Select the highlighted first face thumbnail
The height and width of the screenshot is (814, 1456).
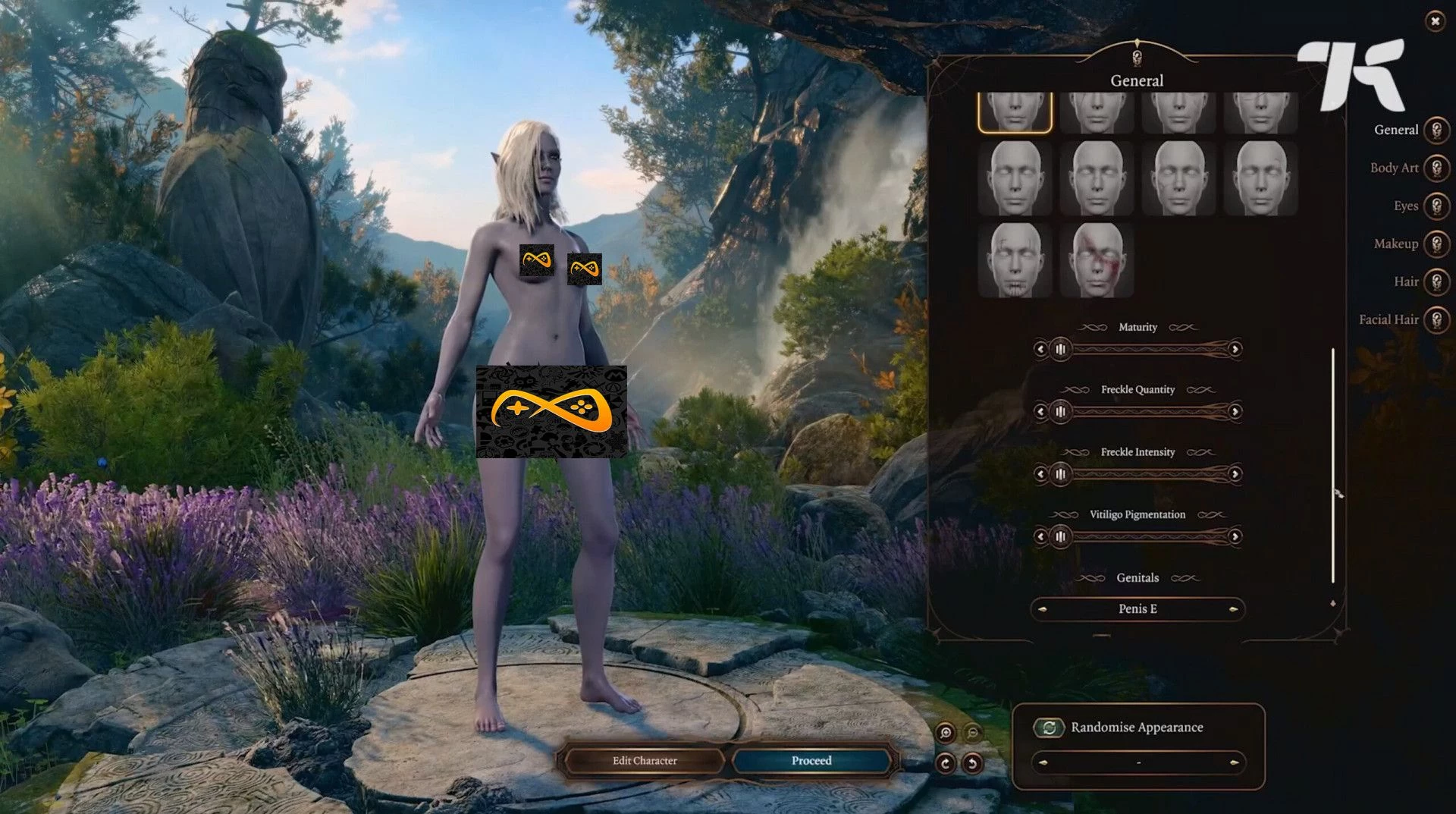(x=1015, y=112)
